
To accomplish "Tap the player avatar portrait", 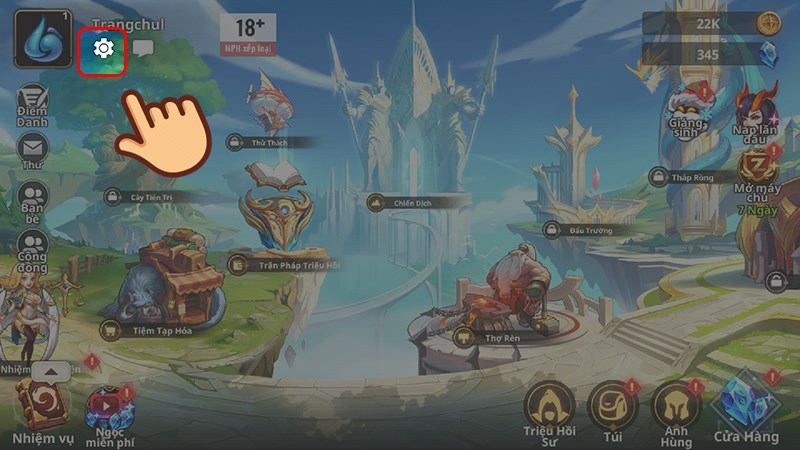I will [42, 36].
